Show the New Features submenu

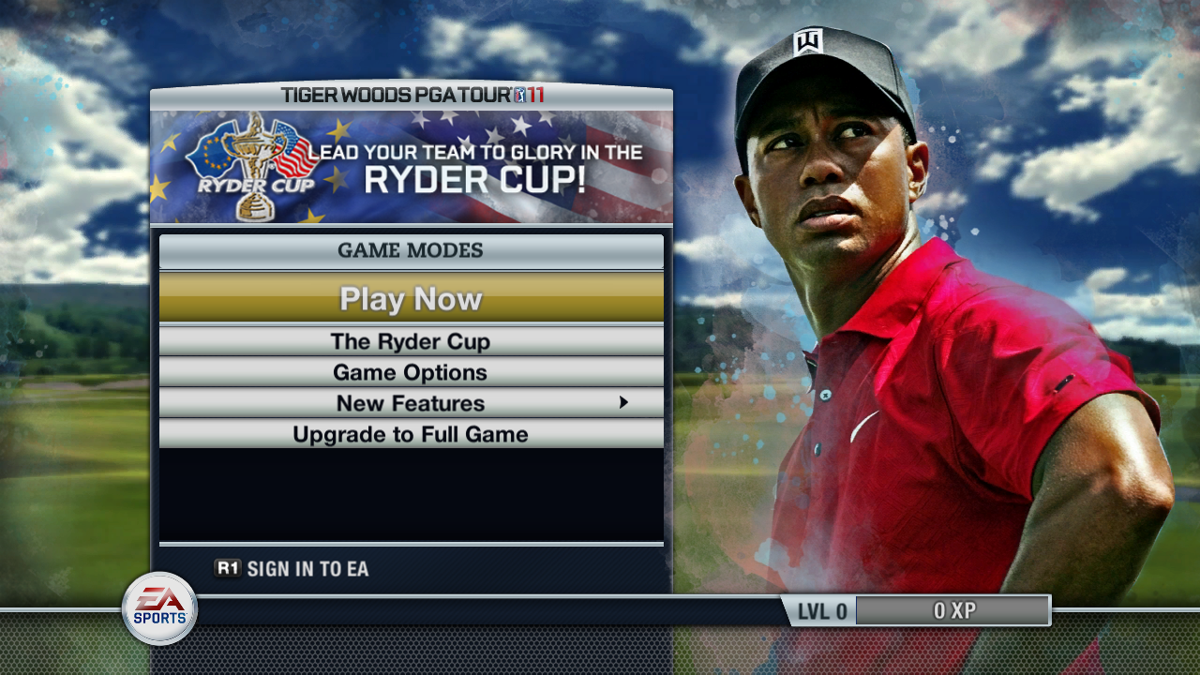point(411,403)
